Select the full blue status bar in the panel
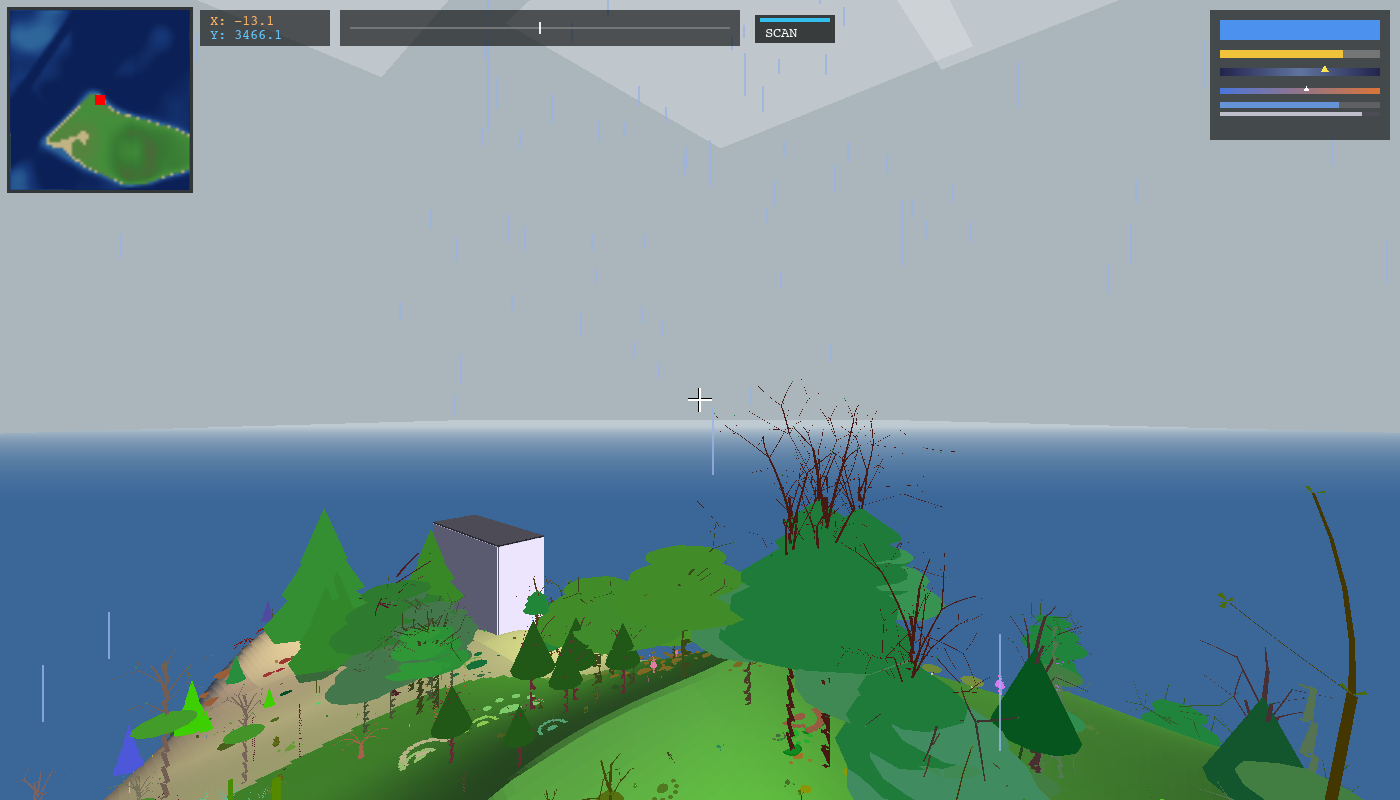 [x=1298, y=30]
